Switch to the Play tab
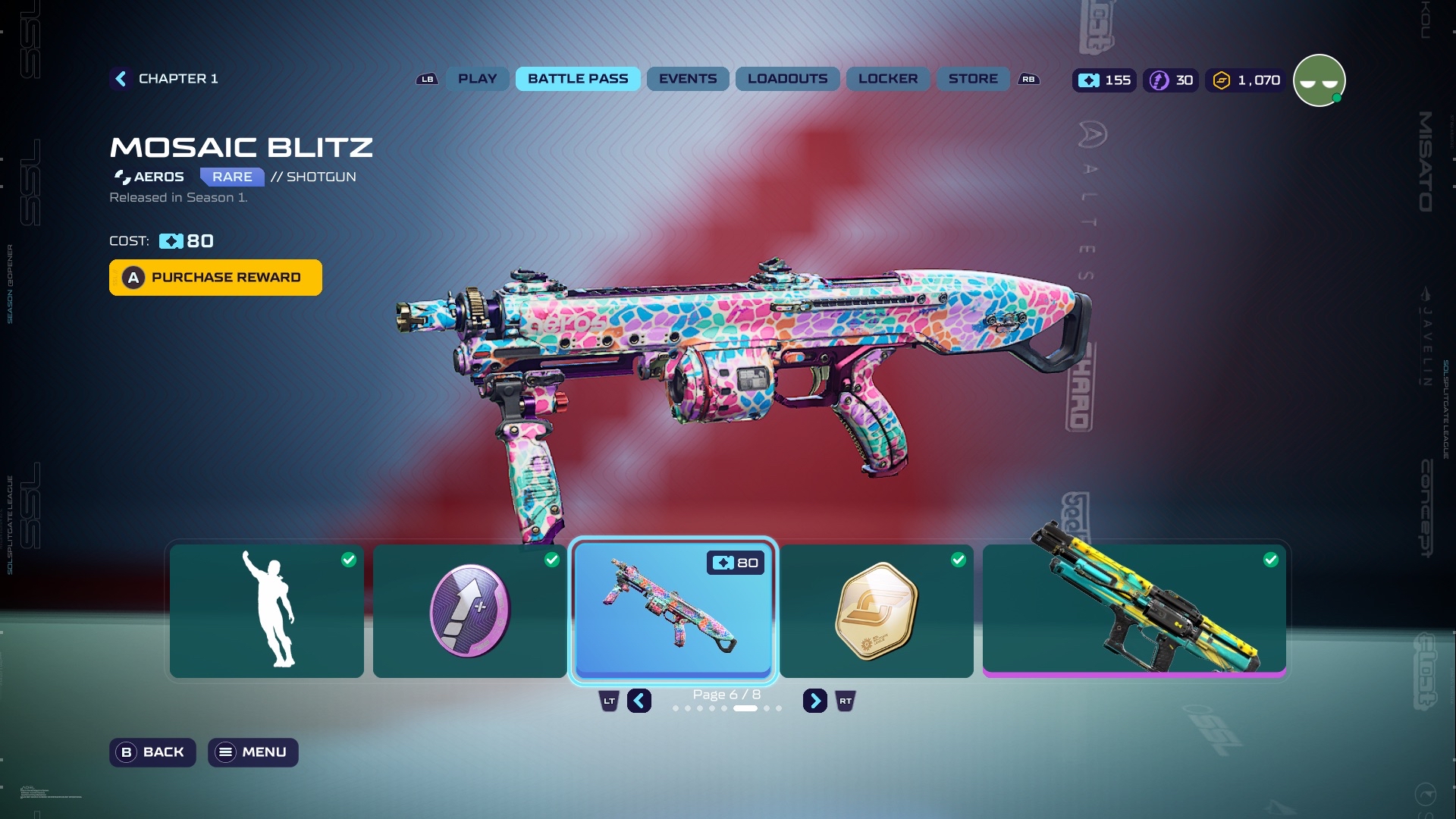Viewport: 1456px width, 819px height. 477,79
